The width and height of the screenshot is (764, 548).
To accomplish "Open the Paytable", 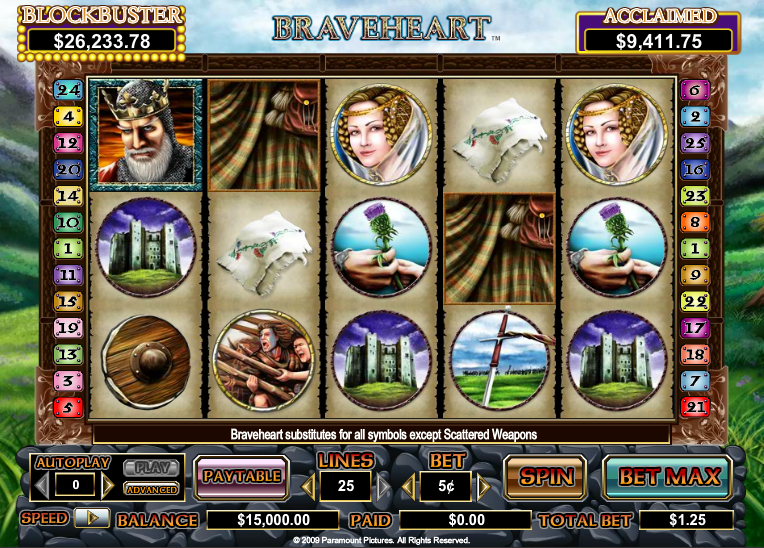I will pos(241,477).
